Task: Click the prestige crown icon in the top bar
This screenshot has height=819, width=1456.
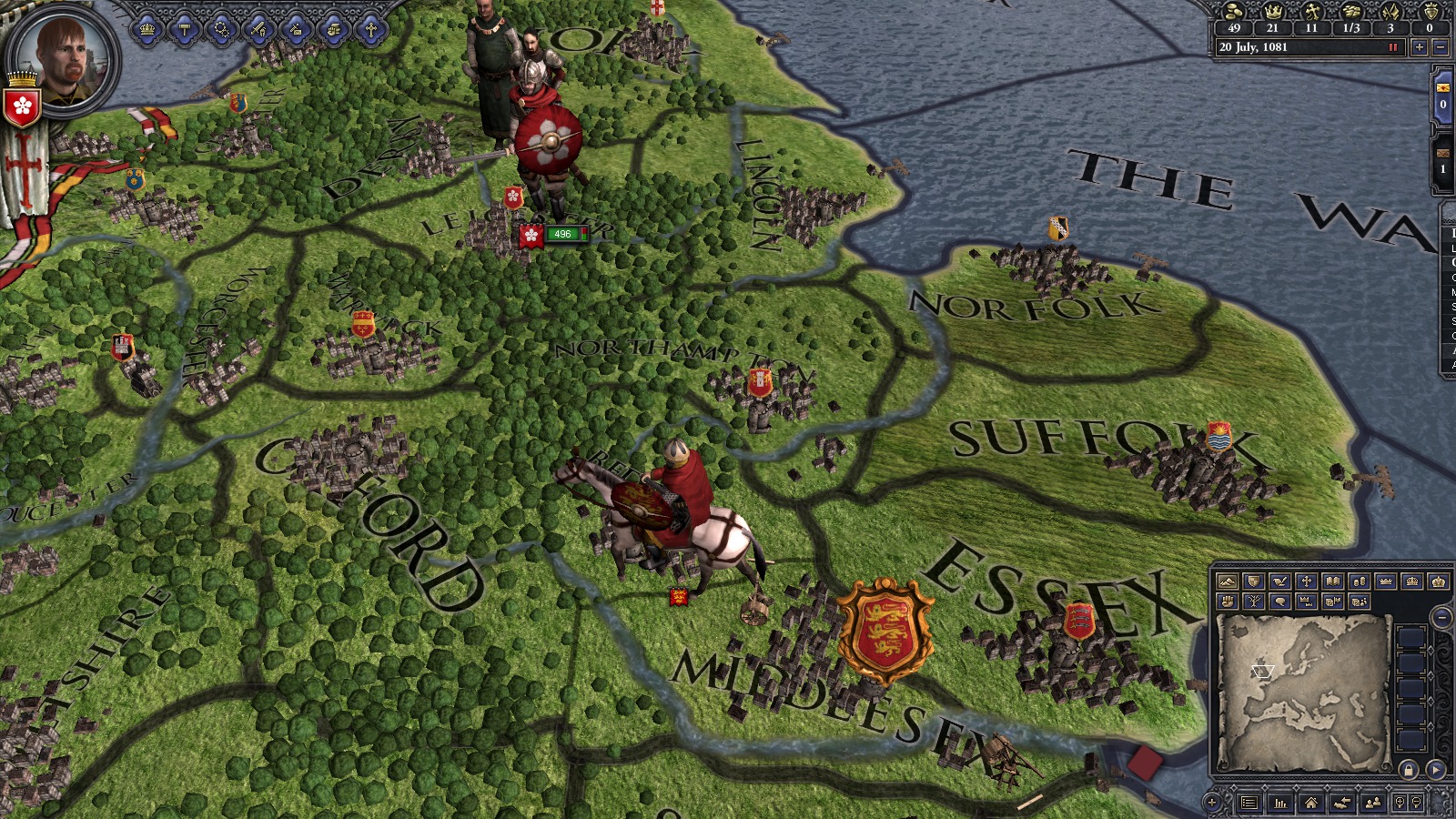Action: 1273,12
